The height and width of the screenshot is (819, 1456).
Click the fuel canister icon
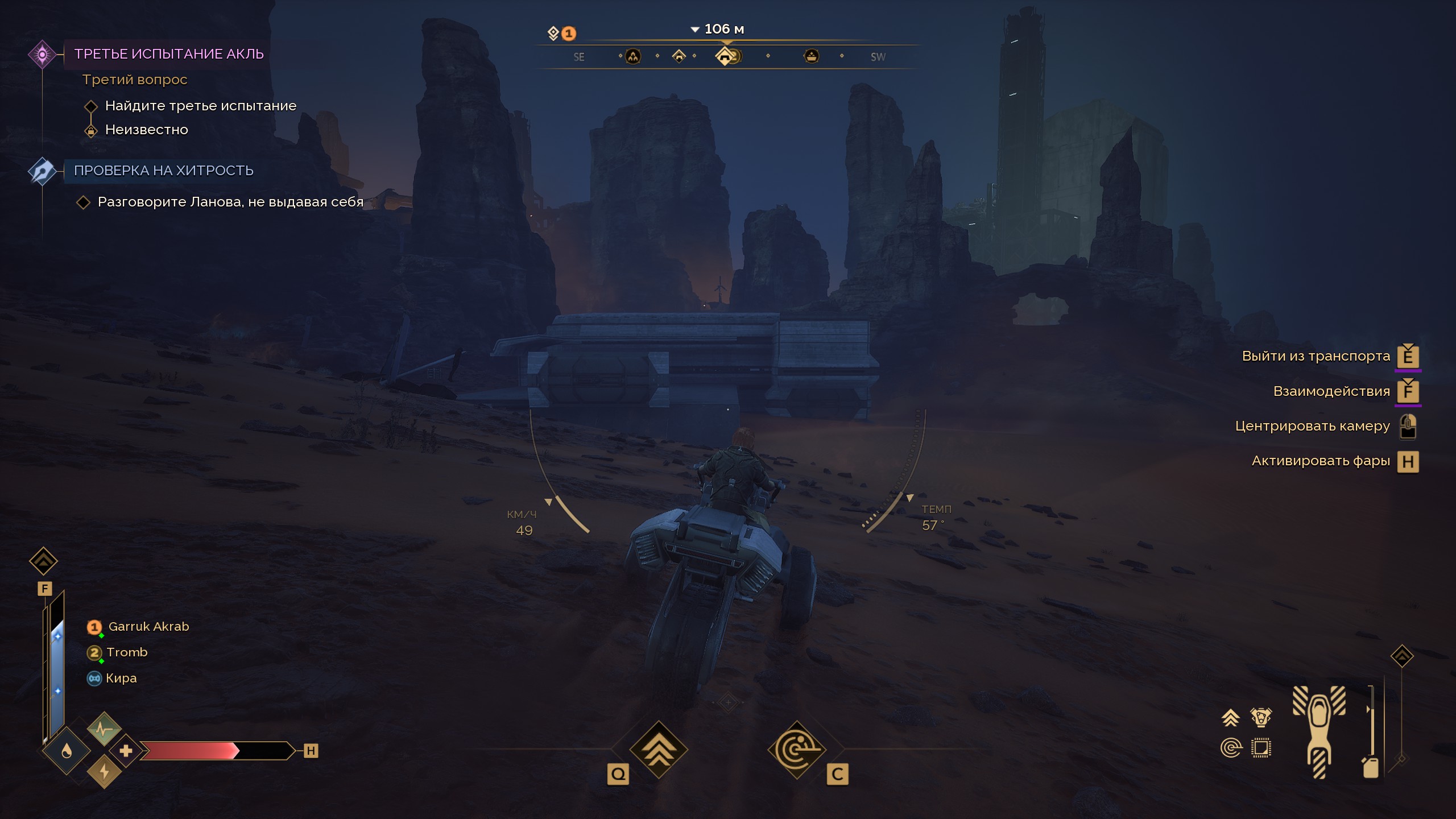(x=1371, y=767)
